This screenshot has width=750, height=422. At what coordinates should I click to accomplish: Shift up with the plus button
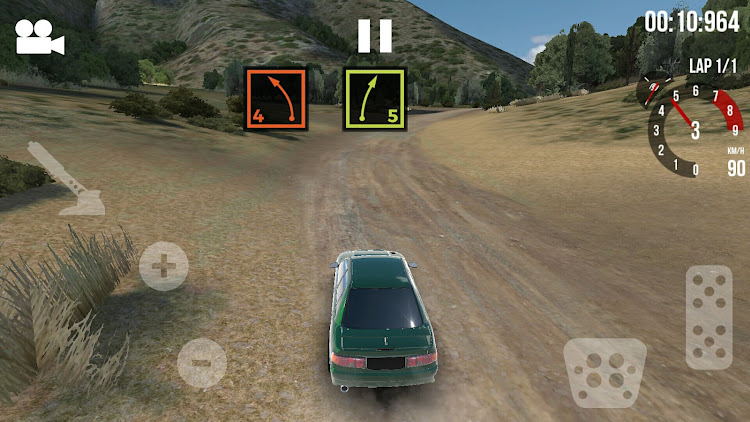pos(163,266)
